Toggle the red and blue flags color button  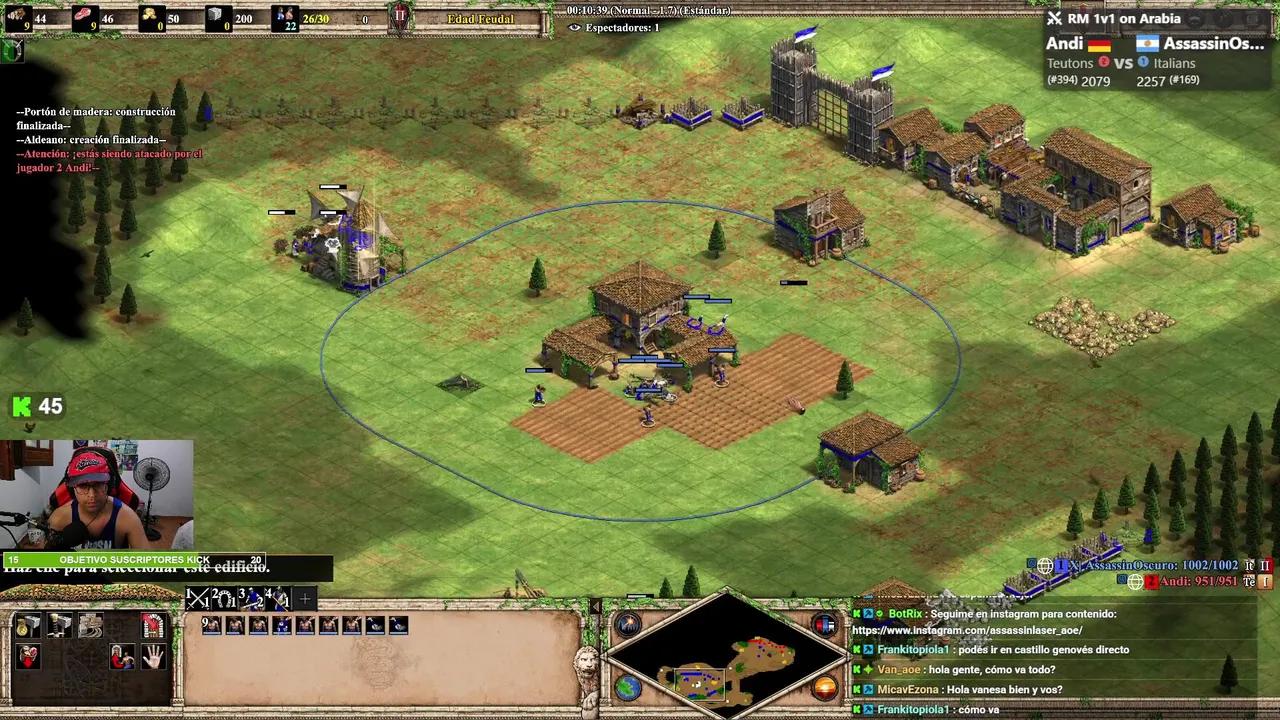pos(825,626)
